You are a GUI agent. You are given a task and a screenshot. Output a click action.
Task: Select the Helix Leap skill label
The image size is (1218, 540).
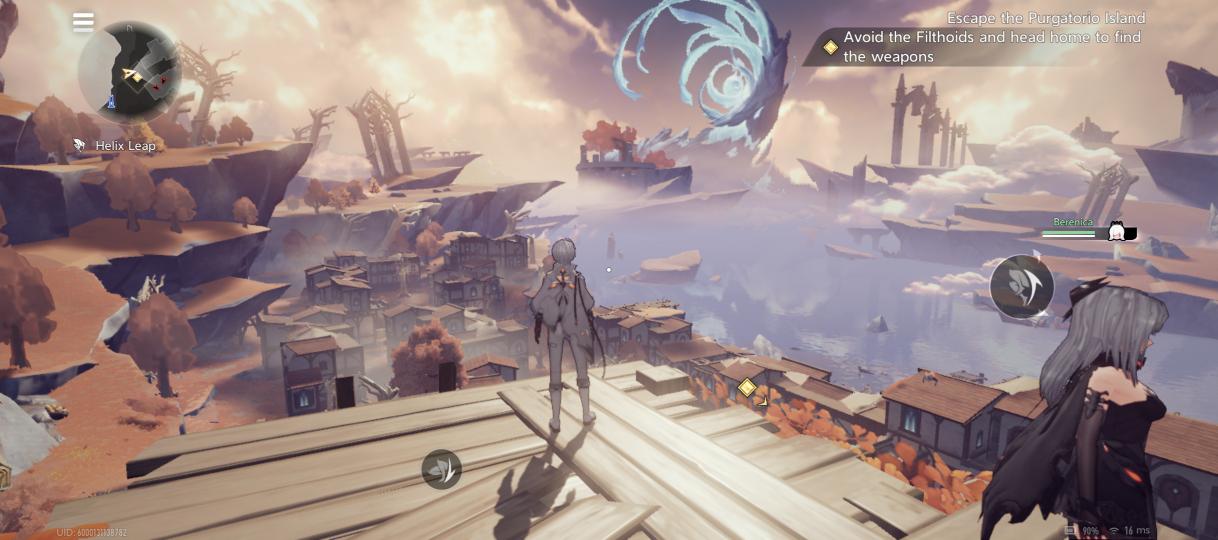click(116, 146)
